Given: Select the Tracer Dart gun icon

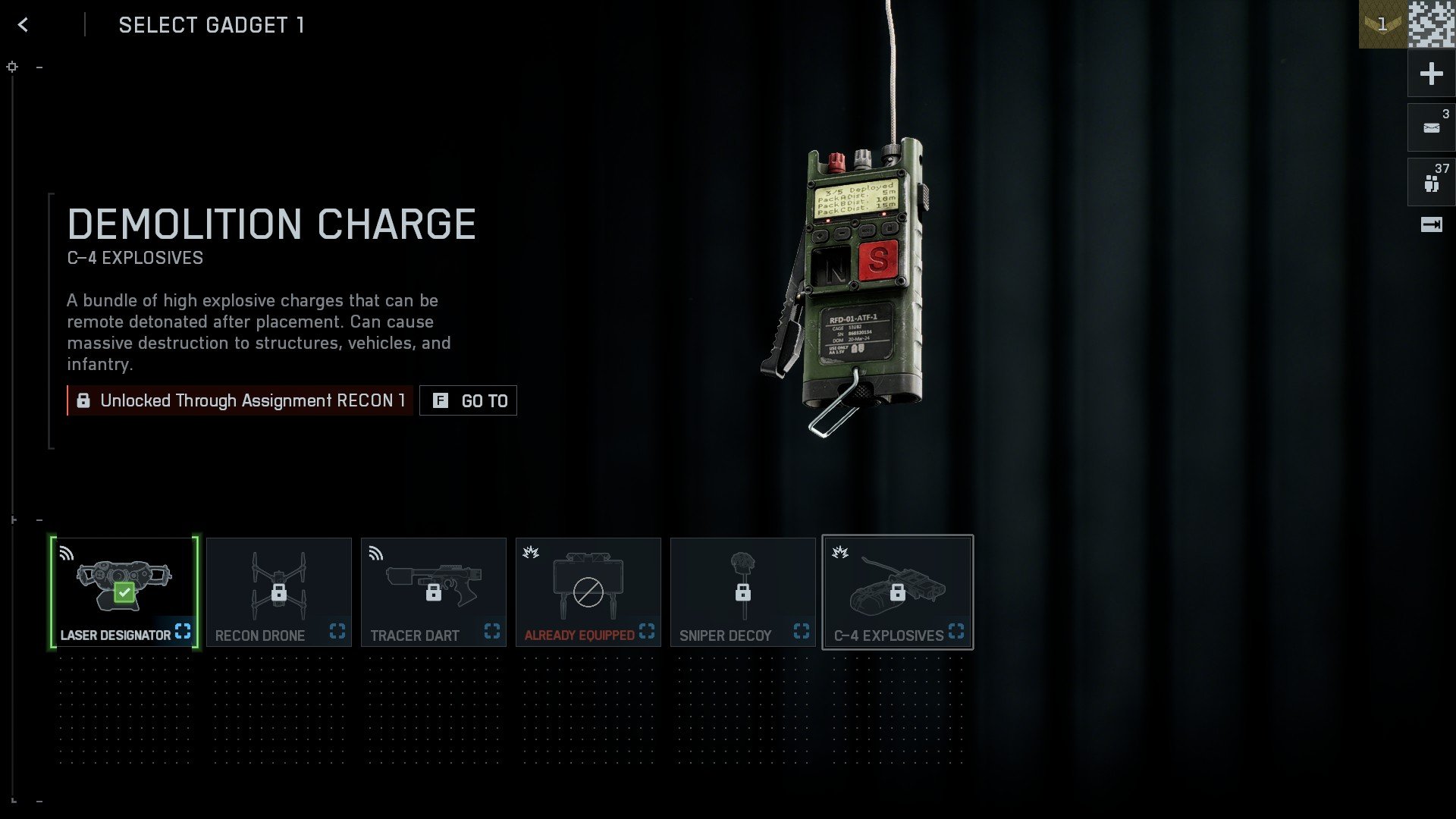Looking at the screenshot, I should click(434, 580).
